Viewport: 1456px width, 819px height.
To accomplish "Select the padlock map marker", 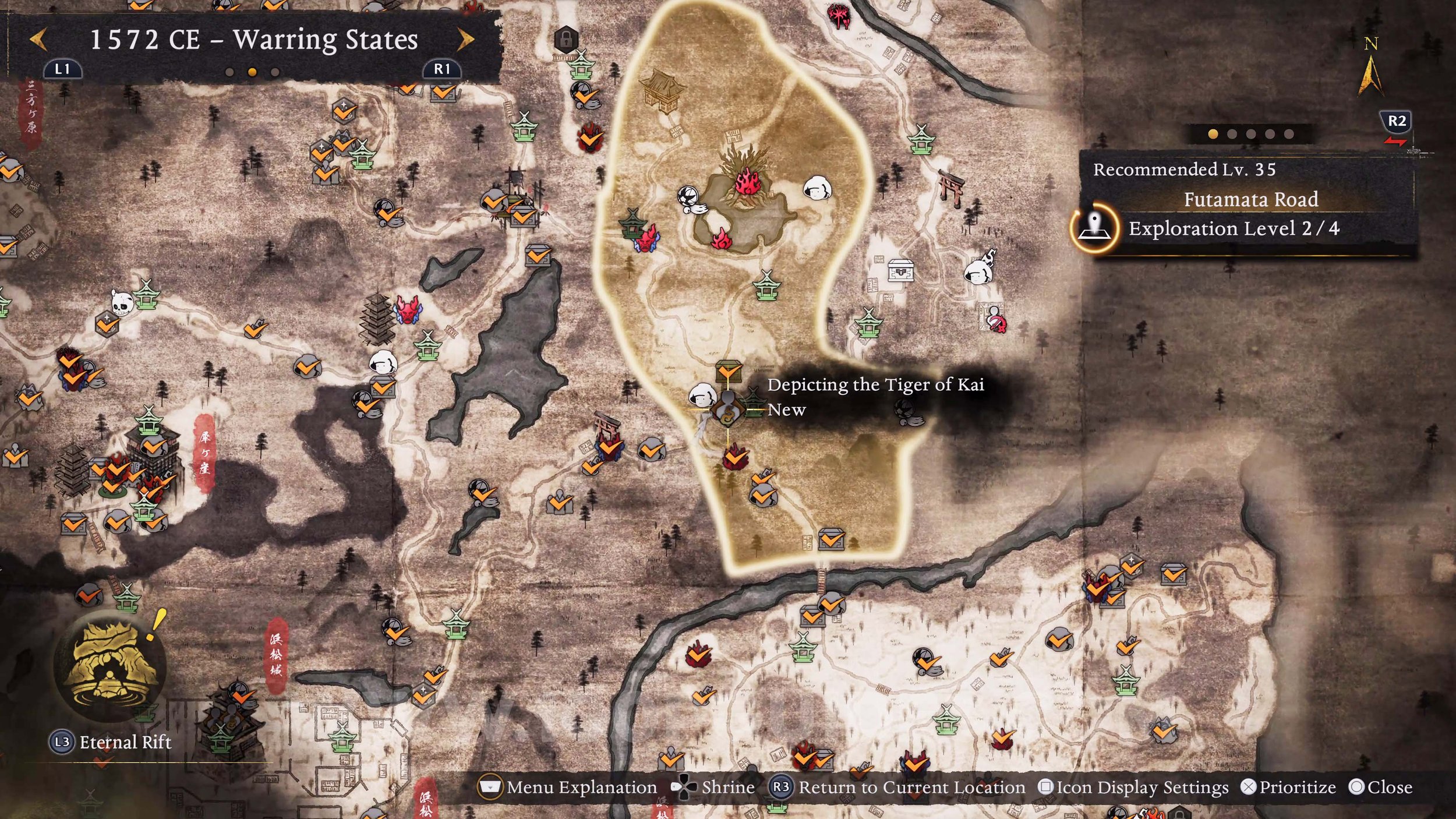I will point(566,40).
